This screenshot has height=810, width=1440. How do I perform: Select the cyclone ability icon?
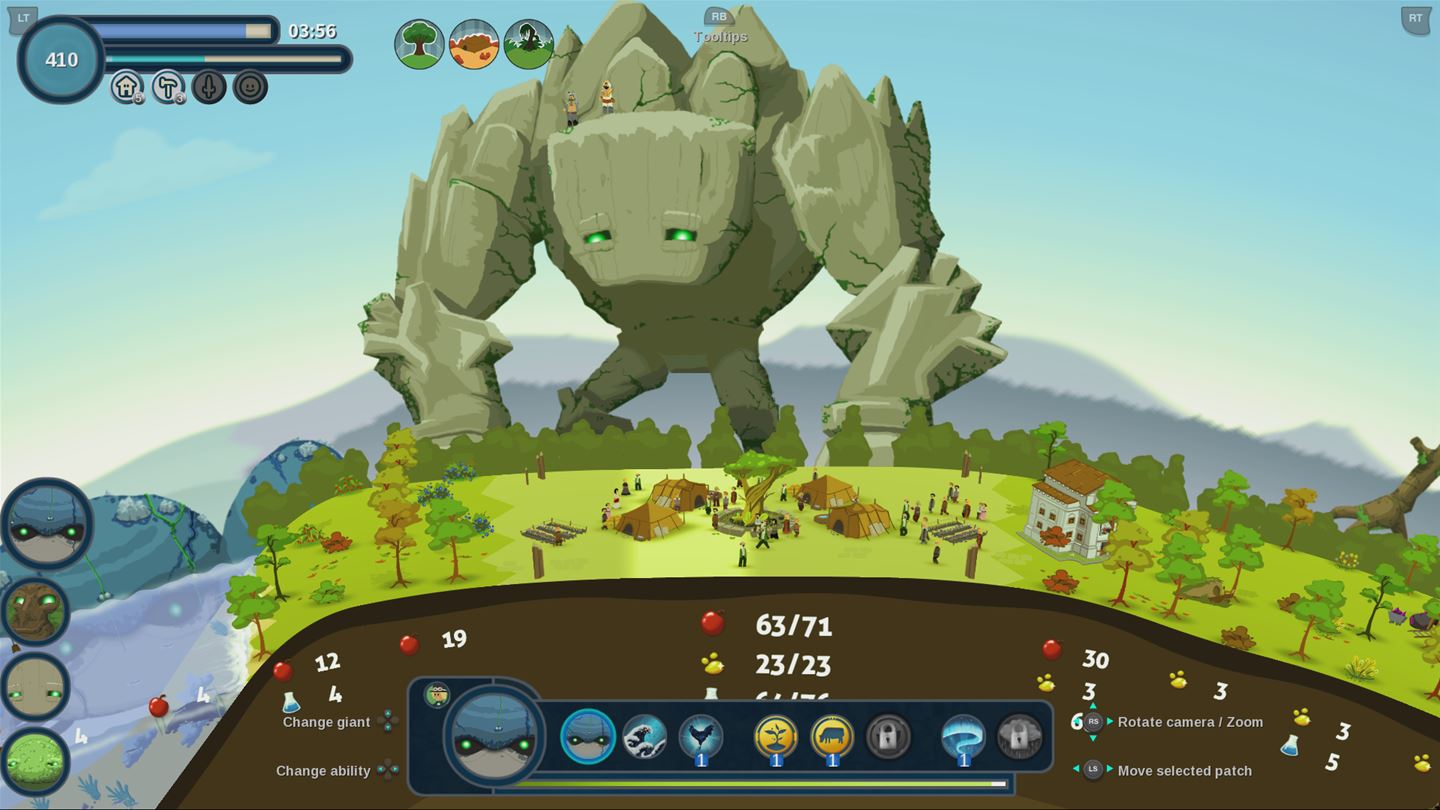(963, 735)
